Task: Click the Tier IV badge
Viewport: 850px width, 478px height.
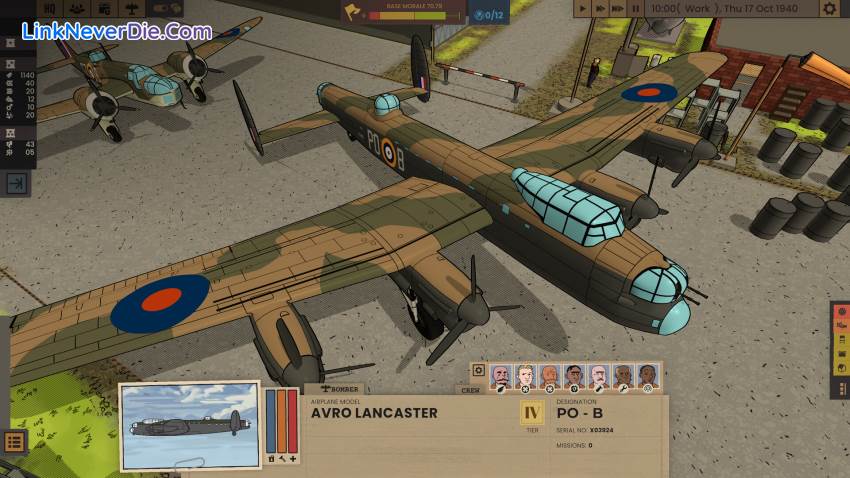Action: [532, 412]
